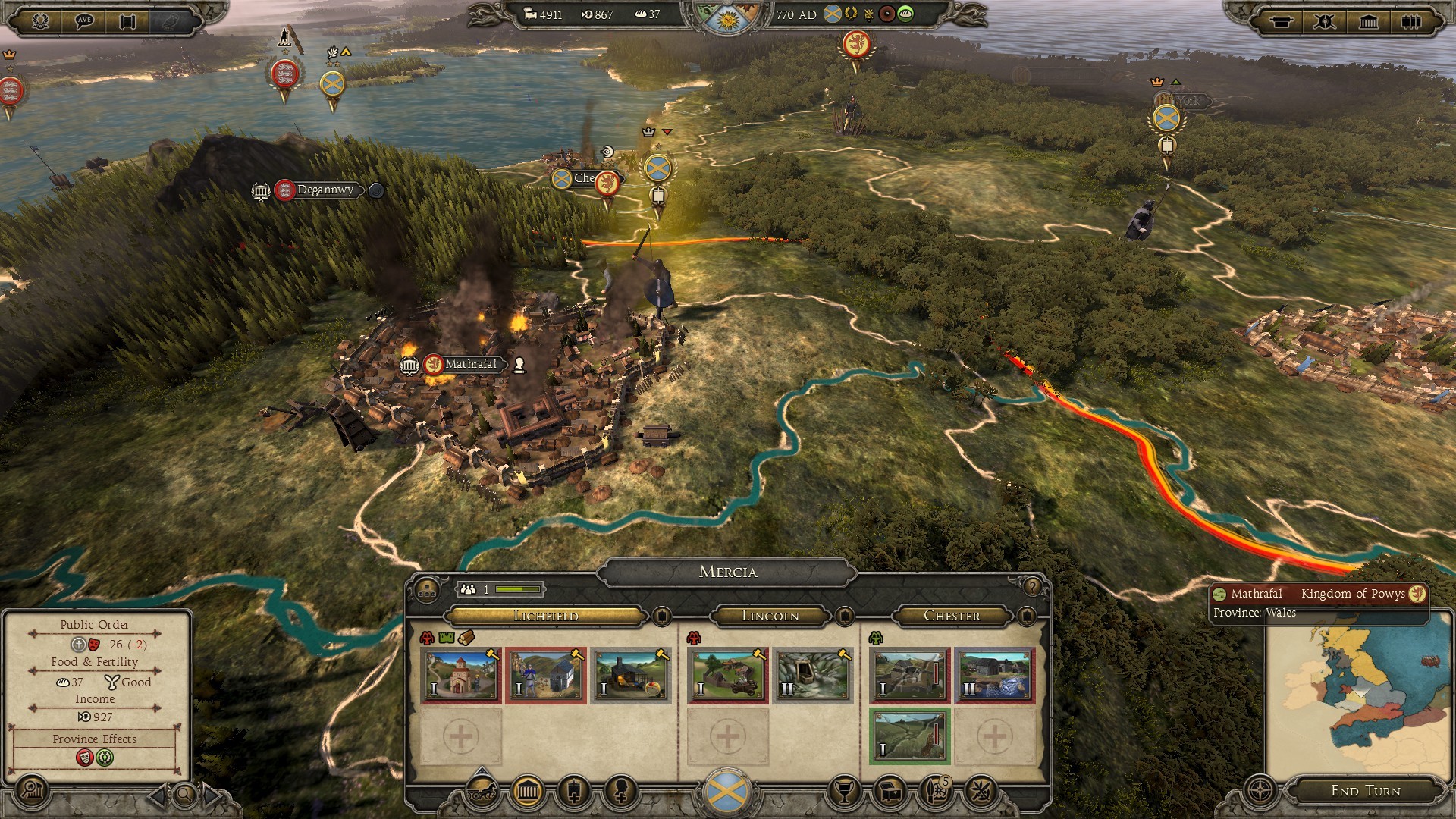Screen dimensions: 1456x819
Task: Click the Mathrafal settlement label
Action: [470, 364]
